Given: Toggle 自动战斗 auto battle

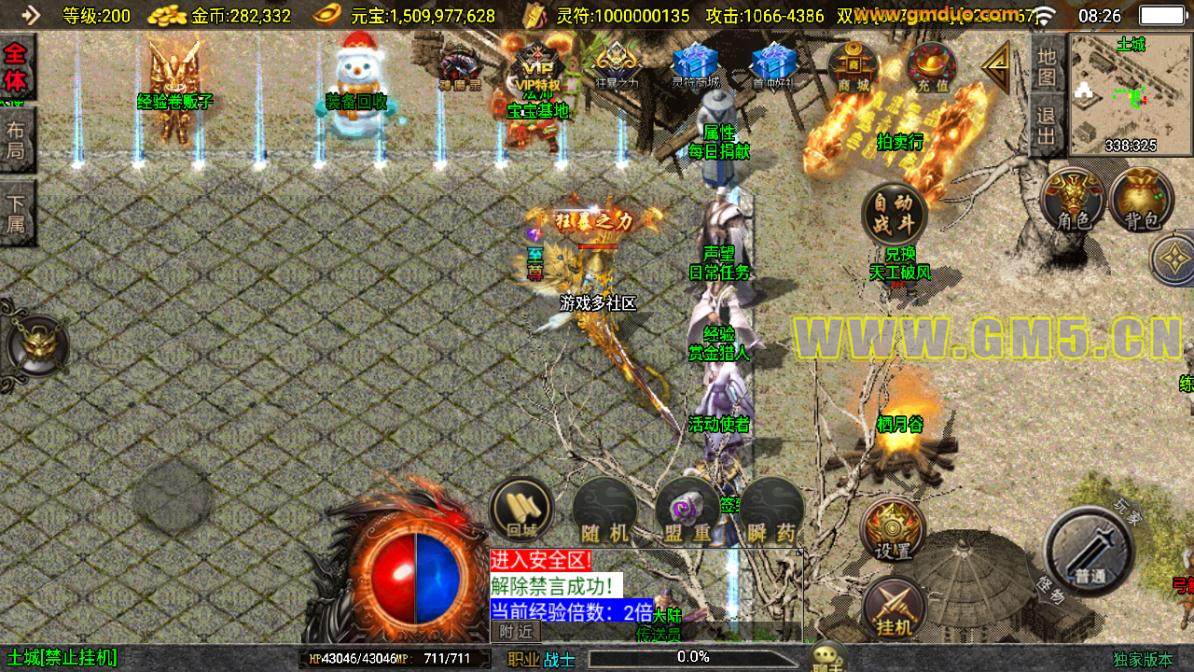Looking at the screenshot, I should (x=894, y=212).
